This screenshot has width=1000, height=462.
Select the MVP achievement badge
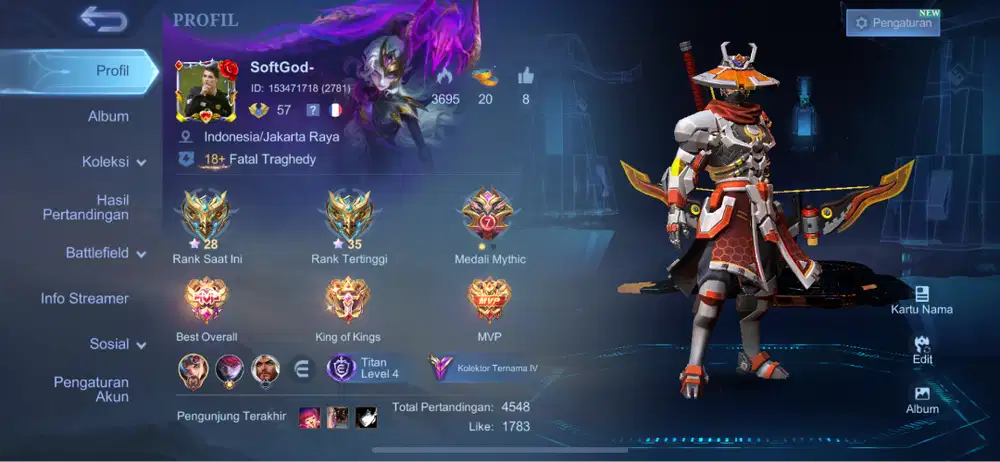(489, 301)
